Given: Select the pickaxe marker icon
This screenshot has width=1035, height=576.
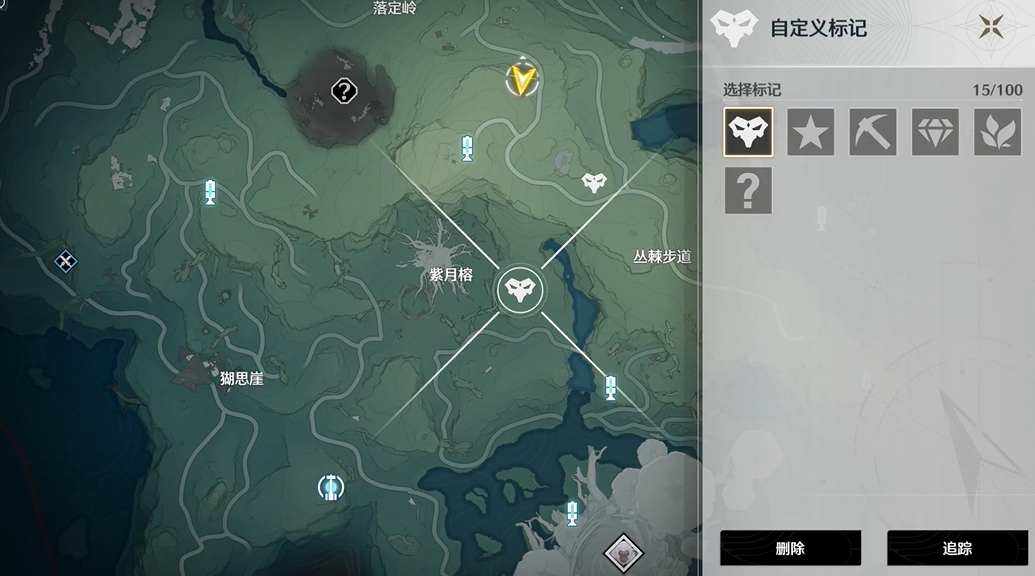Looking at the screenshot, I should [x=872, y=132].
